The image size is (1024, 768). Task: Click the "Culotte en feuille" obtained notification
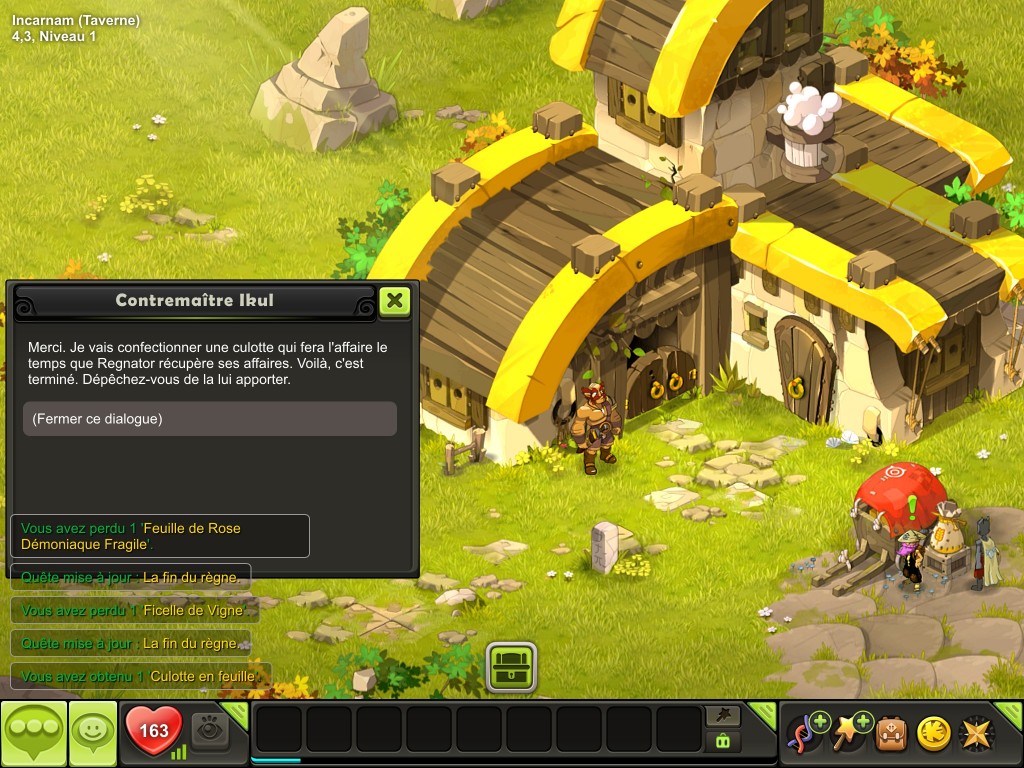(141, 677)
